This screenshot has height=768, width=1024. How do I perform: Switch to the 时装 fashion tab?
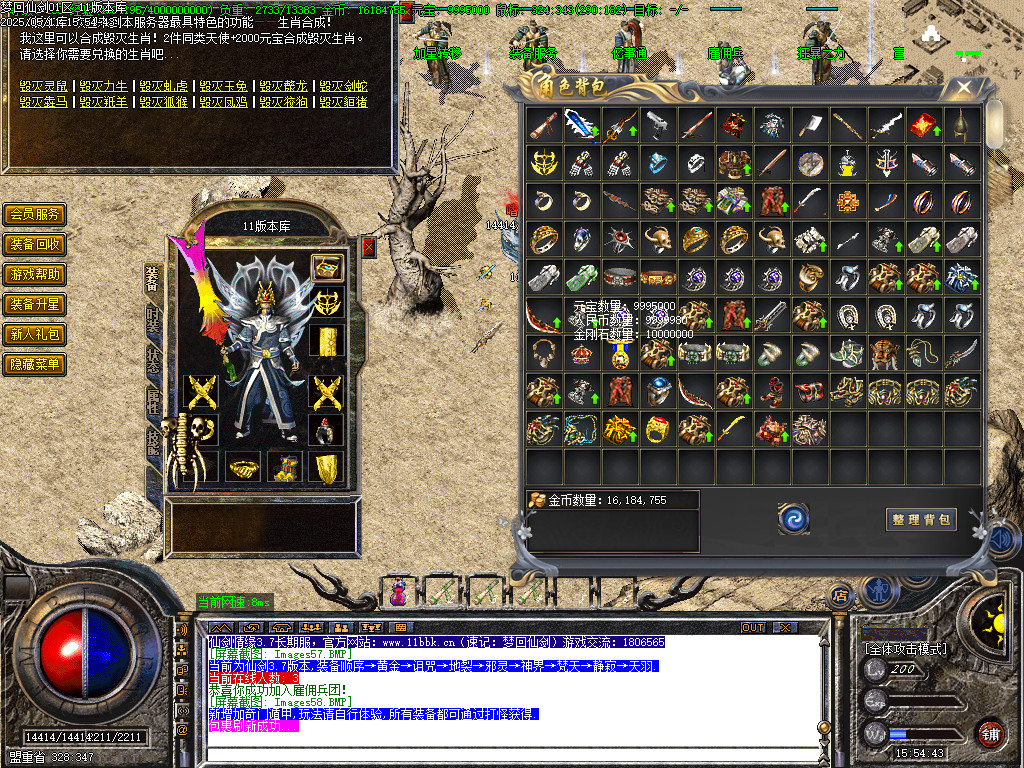click(153, 319)
